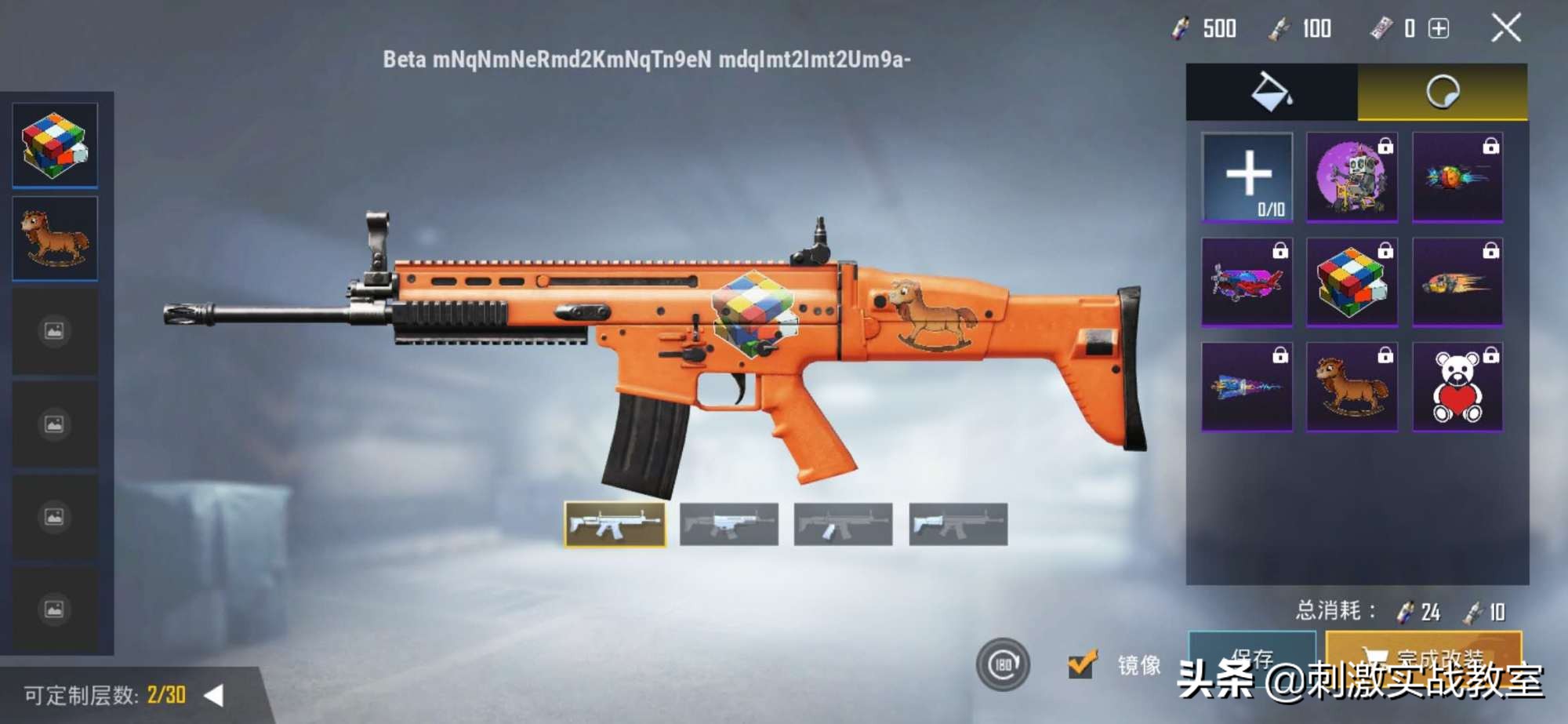
Task: Select the rocking horse layer
Action: [55, 238]
